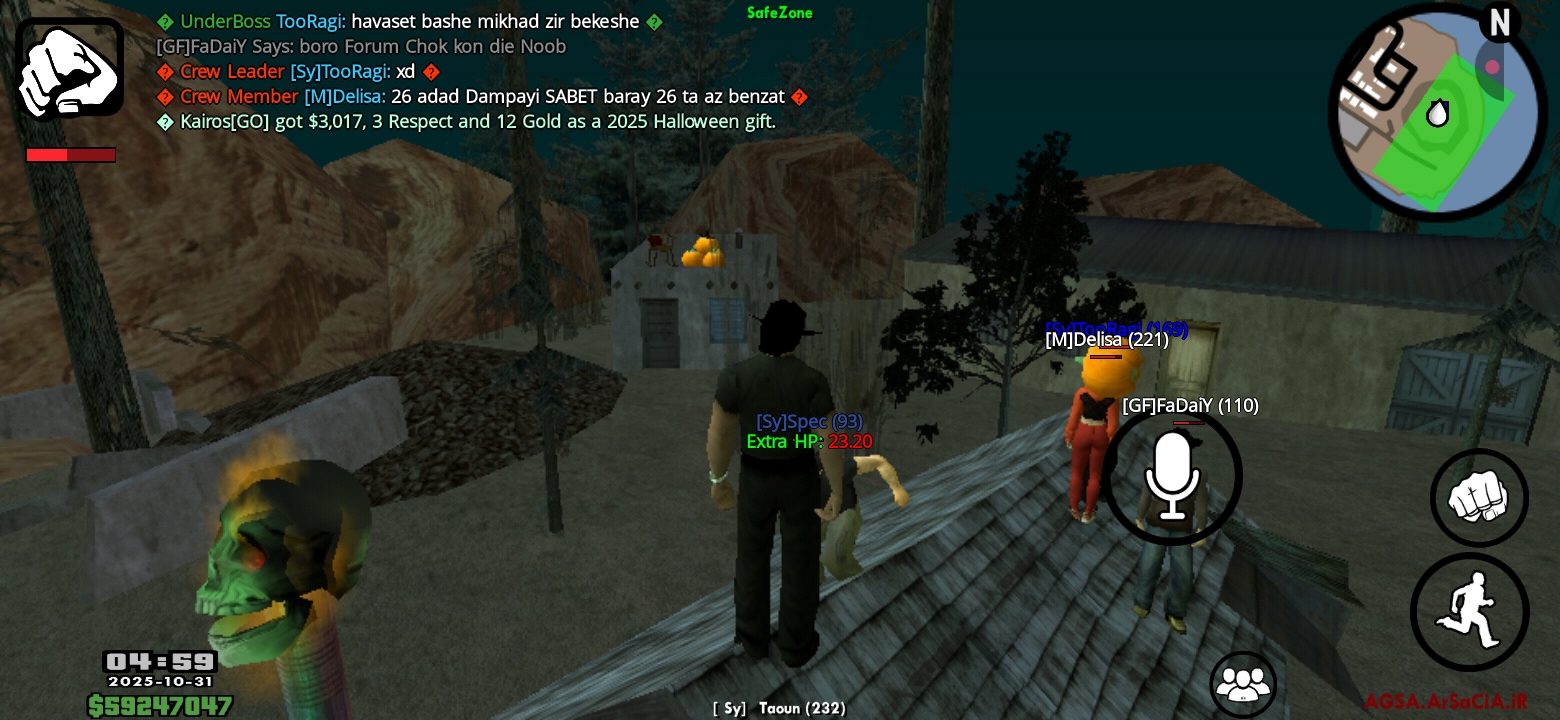Click the AGSA.ArSaCiA.iR watermark link
Image resolution: width=1560 pixels, height=720 pixels.
point(1445,700)
